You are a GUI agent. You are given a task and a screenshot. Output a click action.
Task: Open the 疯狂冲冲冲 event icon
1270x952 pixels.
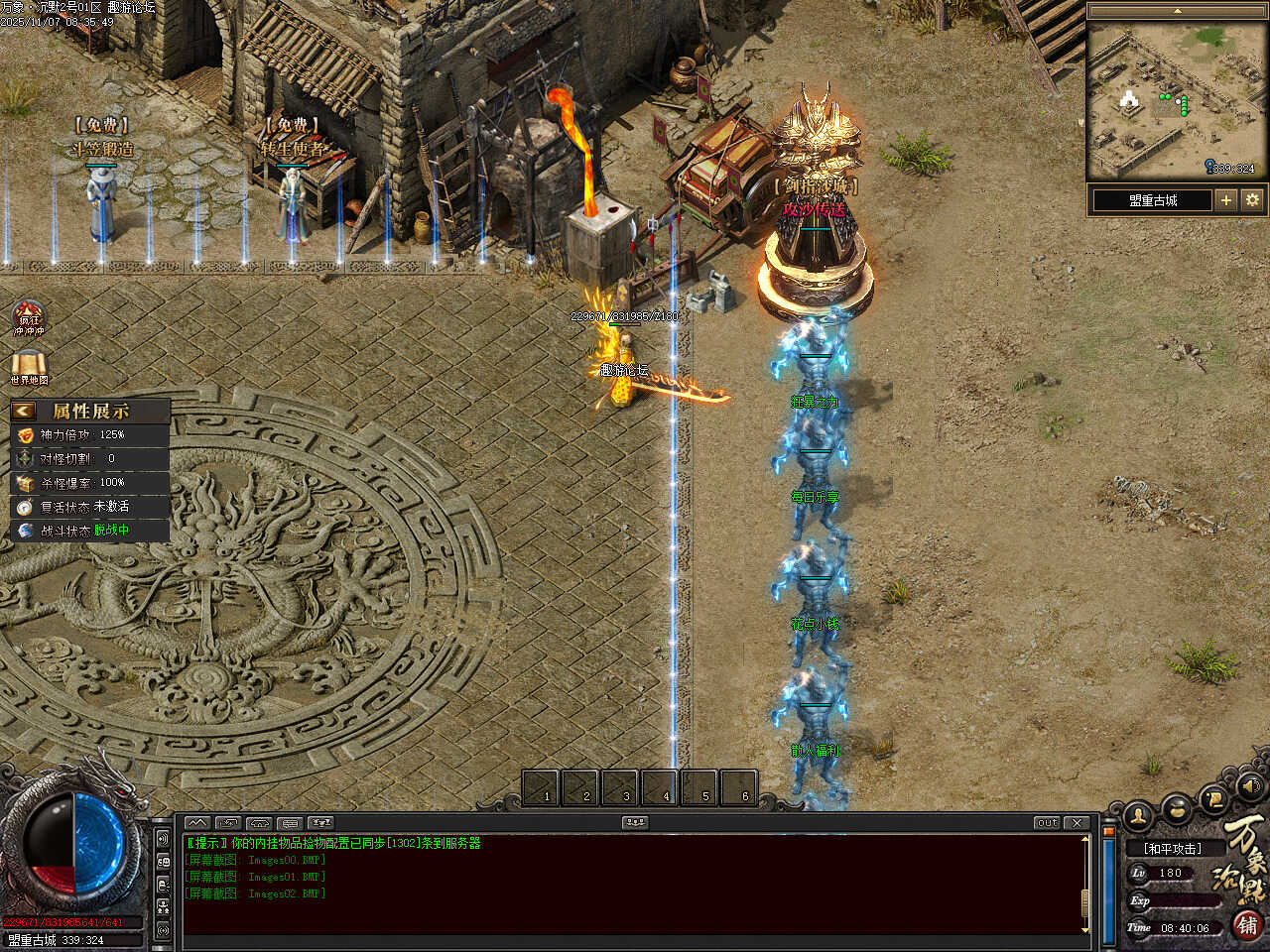29,319
